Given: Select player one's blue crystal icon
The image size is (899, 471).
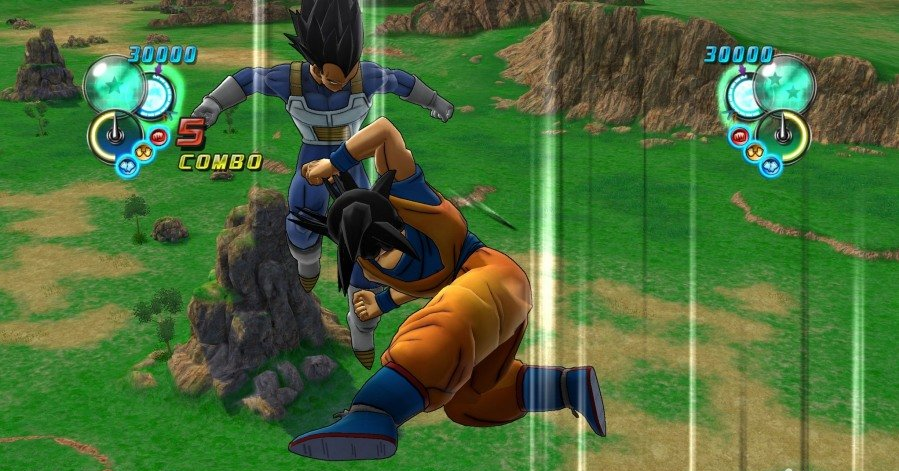Looking at the screenshot, I should coord(127,164).
